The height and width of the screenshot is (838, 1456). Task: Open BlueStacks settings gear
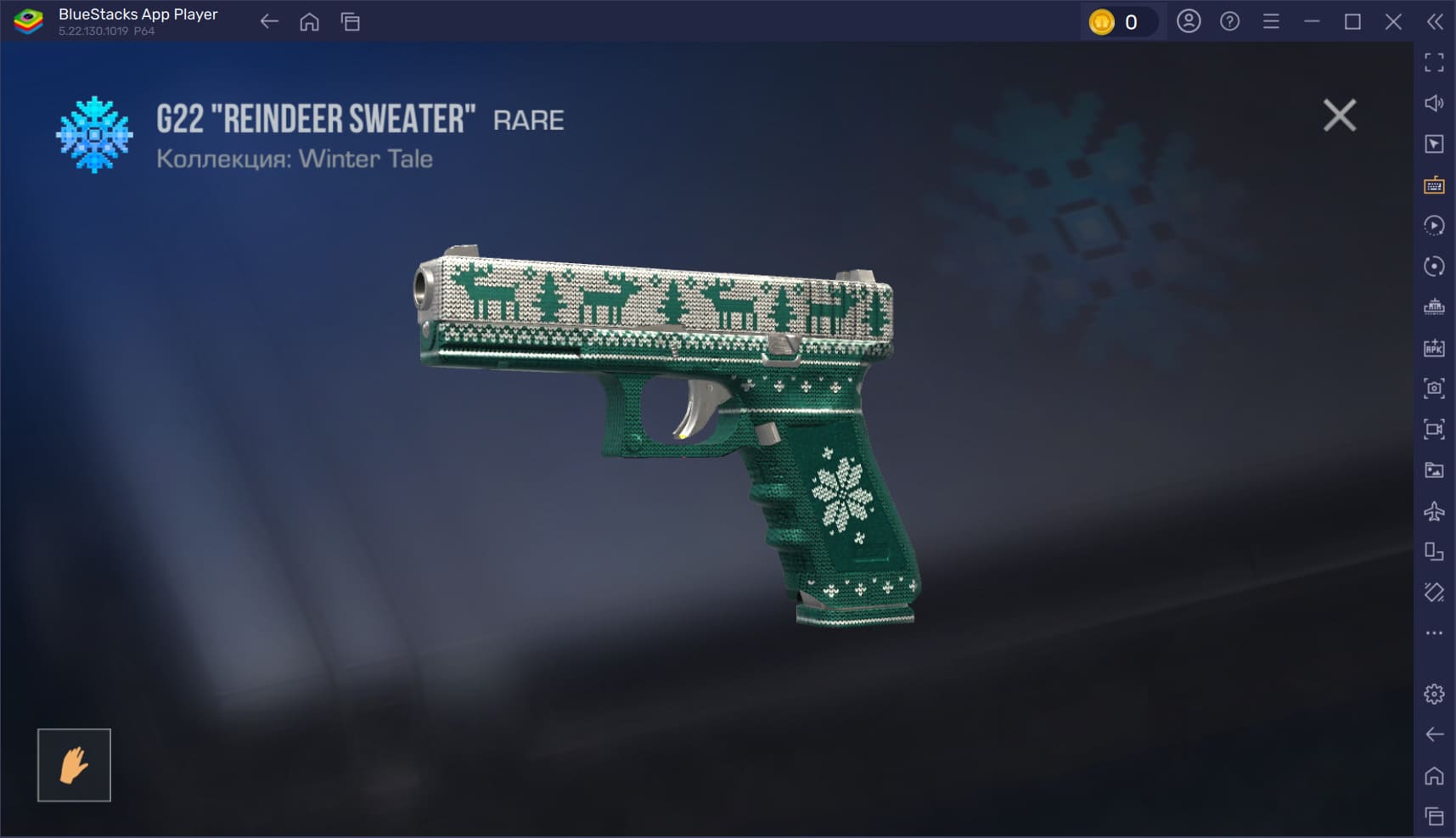tap(1434, 694)
